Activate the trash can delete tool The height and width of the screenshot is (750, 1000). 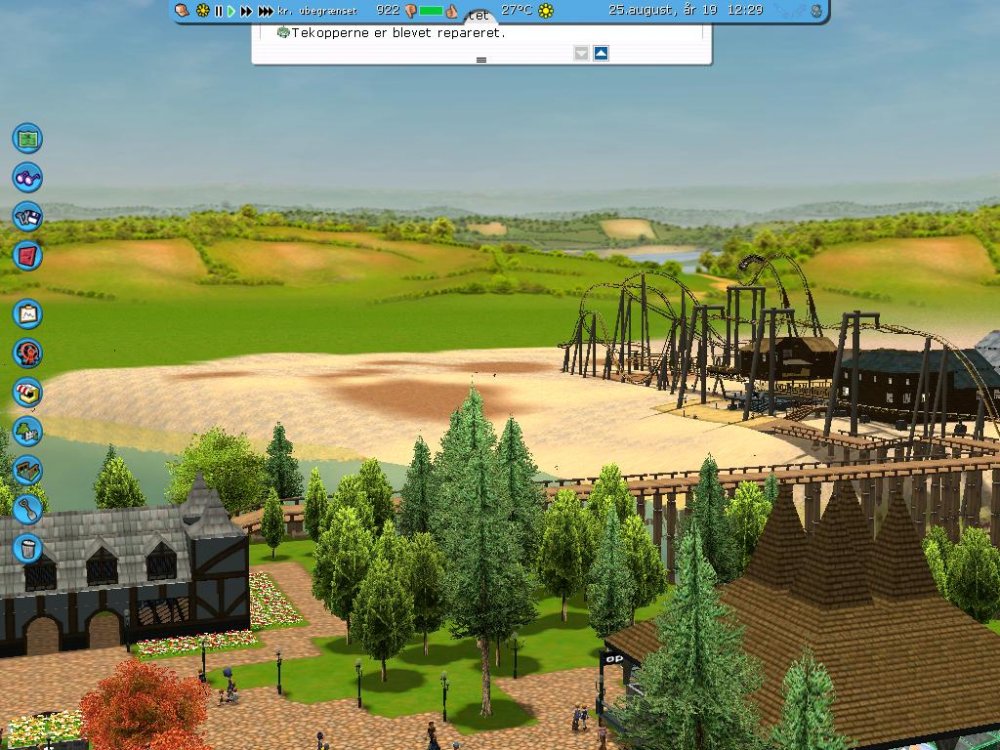(x=27, y=548)
